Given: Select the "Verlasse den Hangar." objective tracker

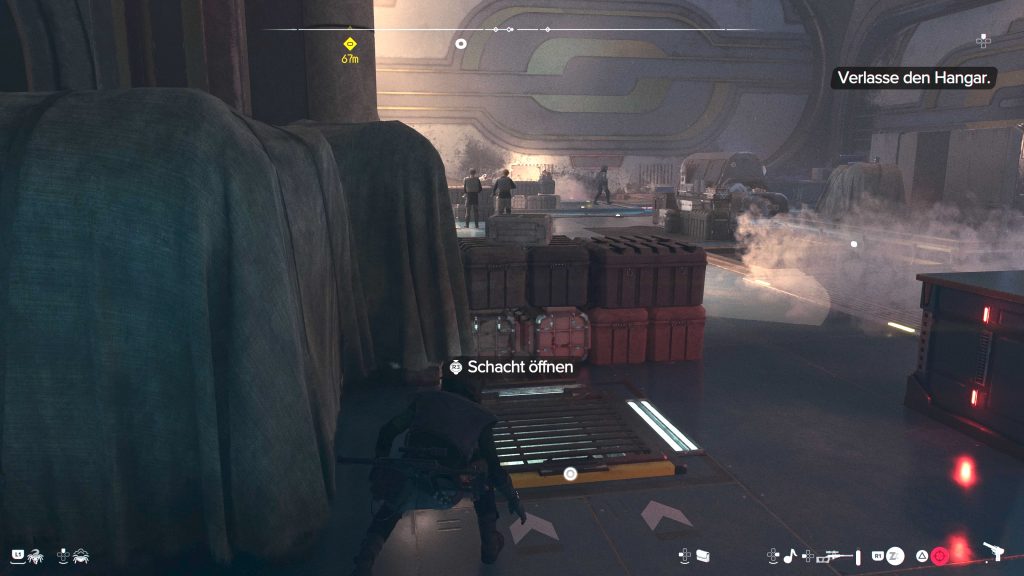Looking at the screenshot, I should click(914, 78).
